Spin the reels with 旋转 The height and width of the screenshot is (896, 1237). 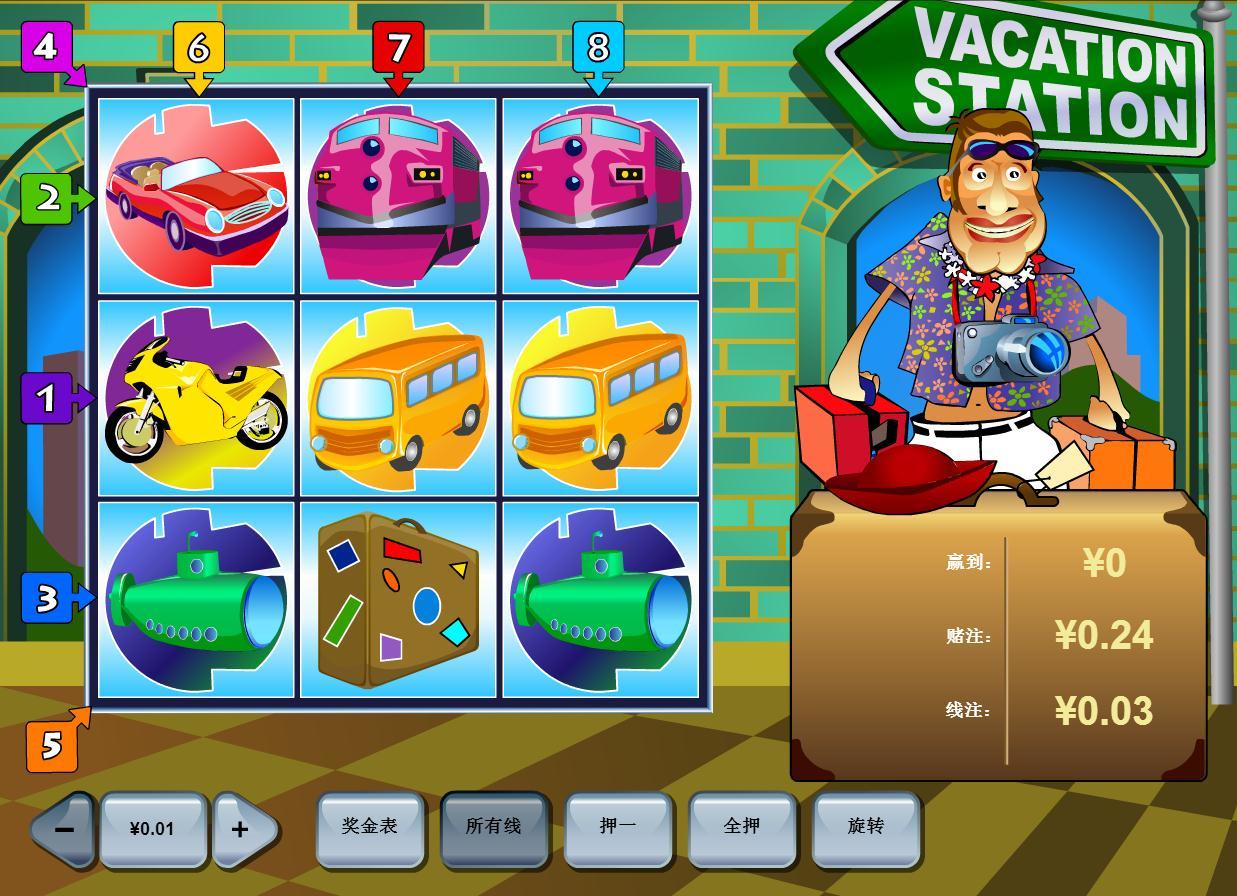pos(865,827)
